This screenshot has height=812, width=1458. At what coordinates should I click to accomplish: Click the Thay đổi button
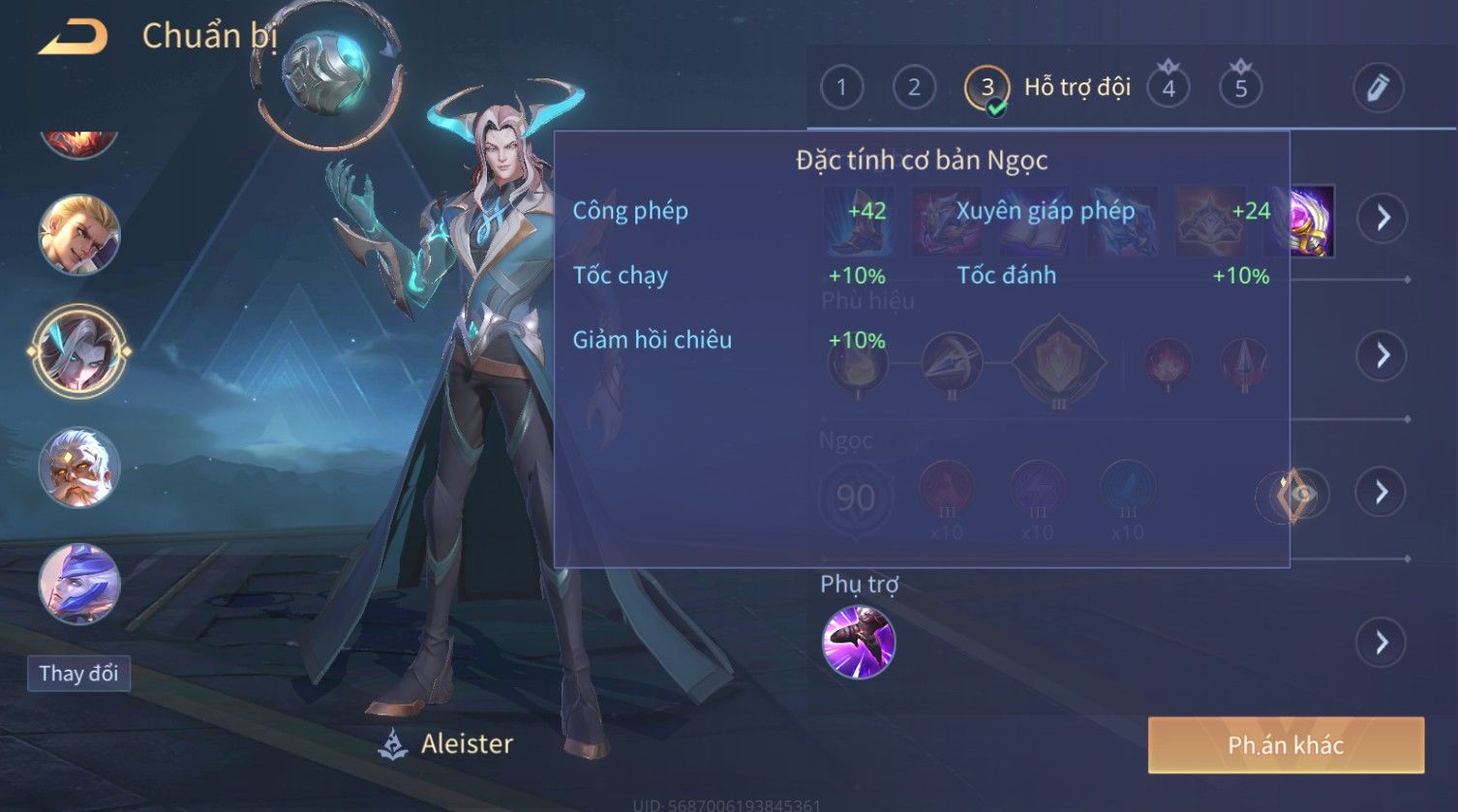pos(78,674)
